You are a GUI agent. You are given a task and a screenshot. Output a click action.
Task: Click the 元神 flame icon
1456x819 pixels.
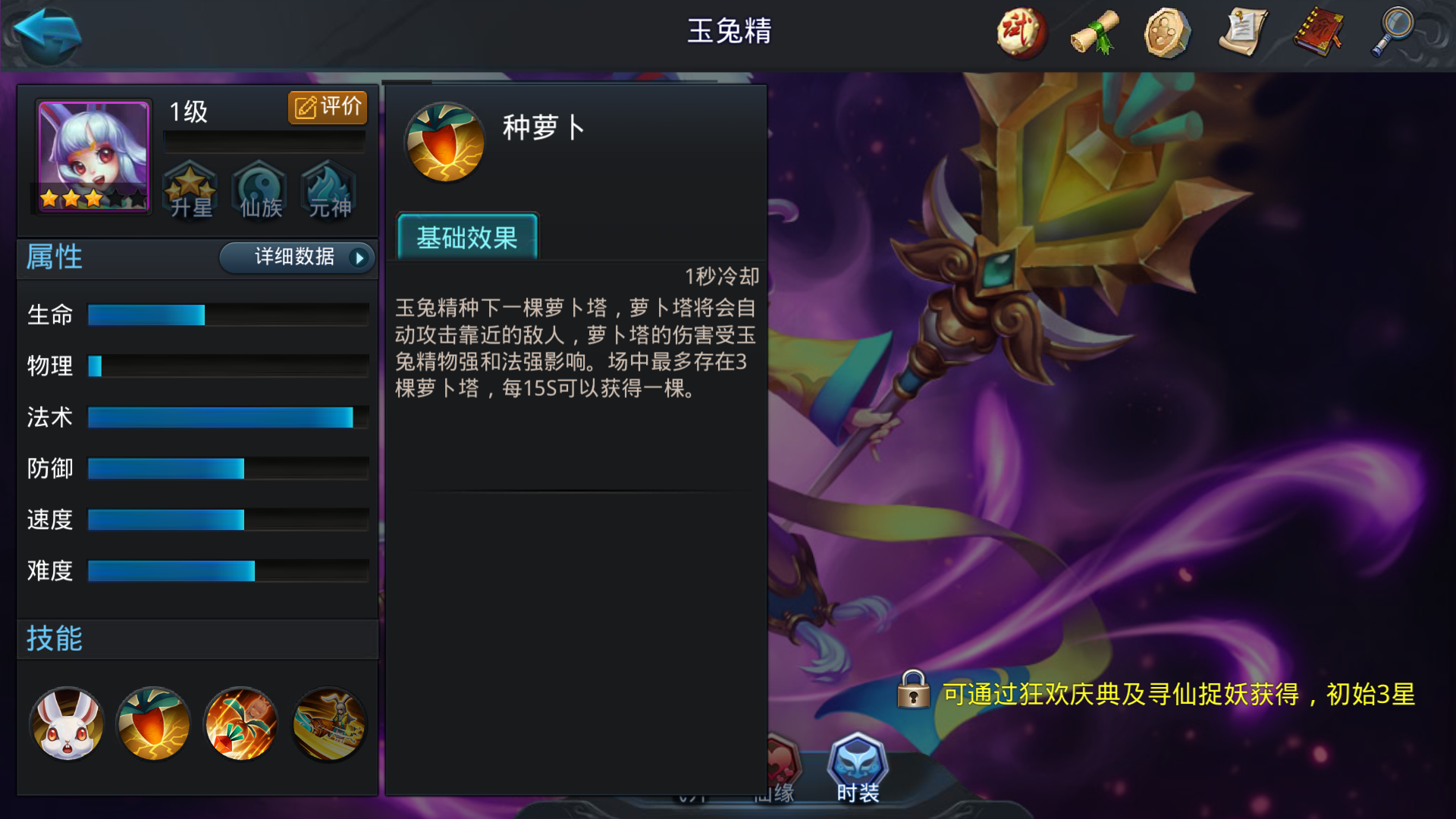tap(327, 191)
